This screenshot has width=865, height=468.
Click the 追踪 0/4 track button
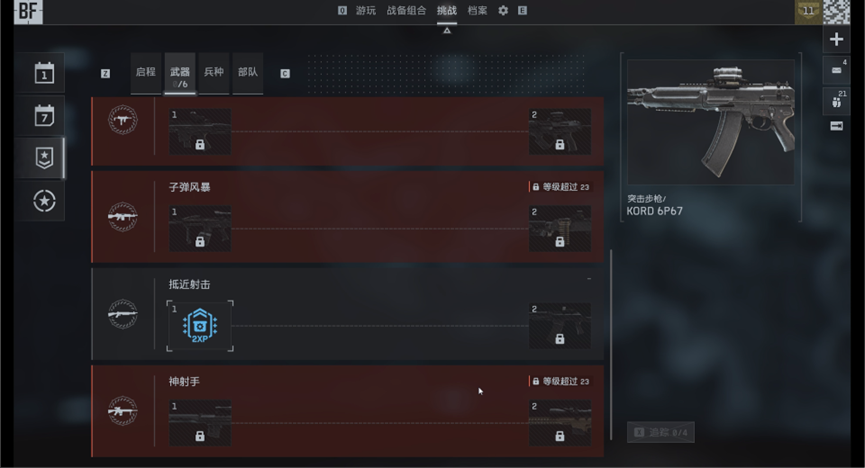click(660, 432)
